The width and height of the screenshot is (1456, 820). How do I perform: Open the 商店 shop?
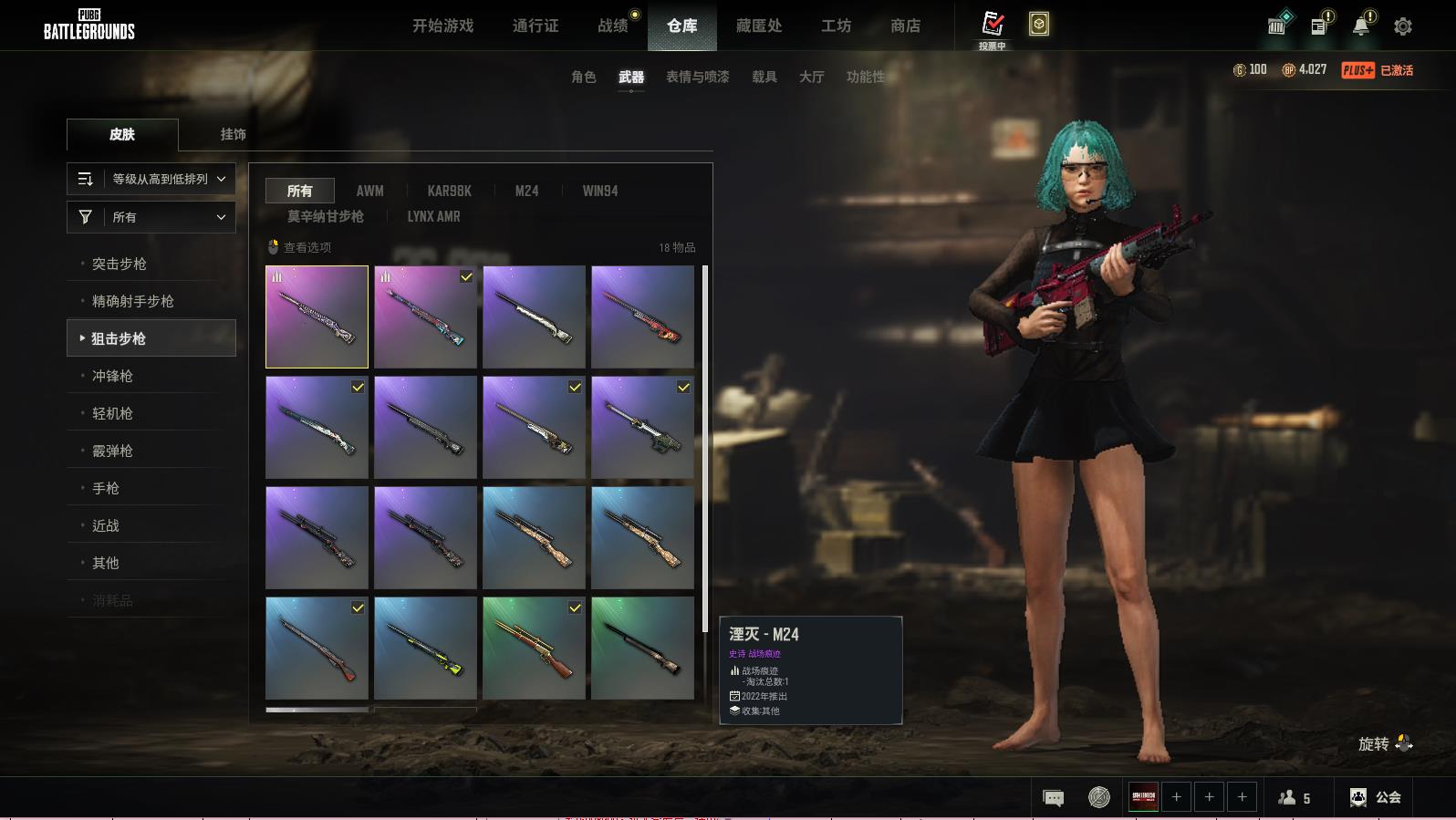(905, 26)
